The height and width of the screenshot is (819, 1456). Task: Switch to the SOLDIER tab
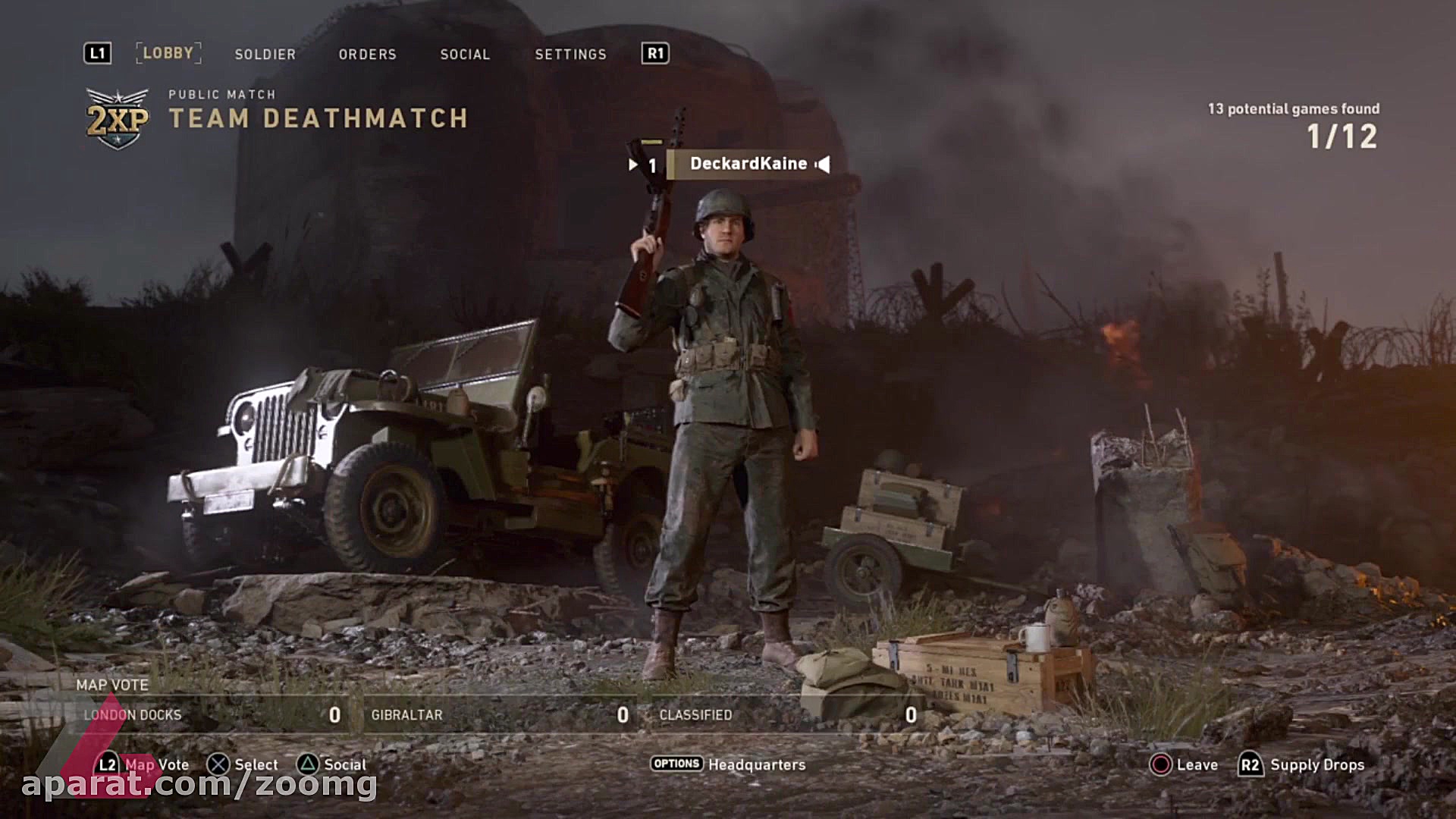265,54
